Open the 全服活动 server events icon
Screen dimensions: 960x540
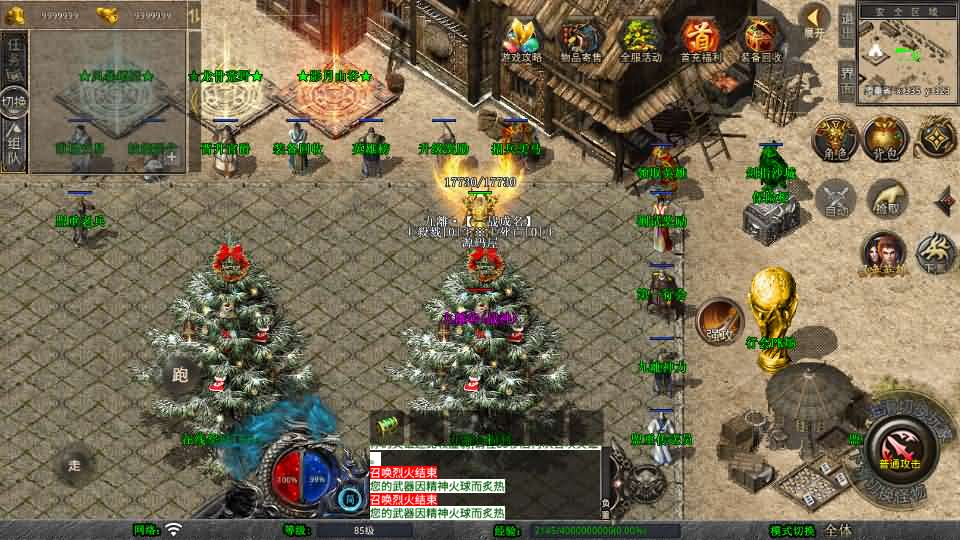pyautogui.click(x=641, y=40)
